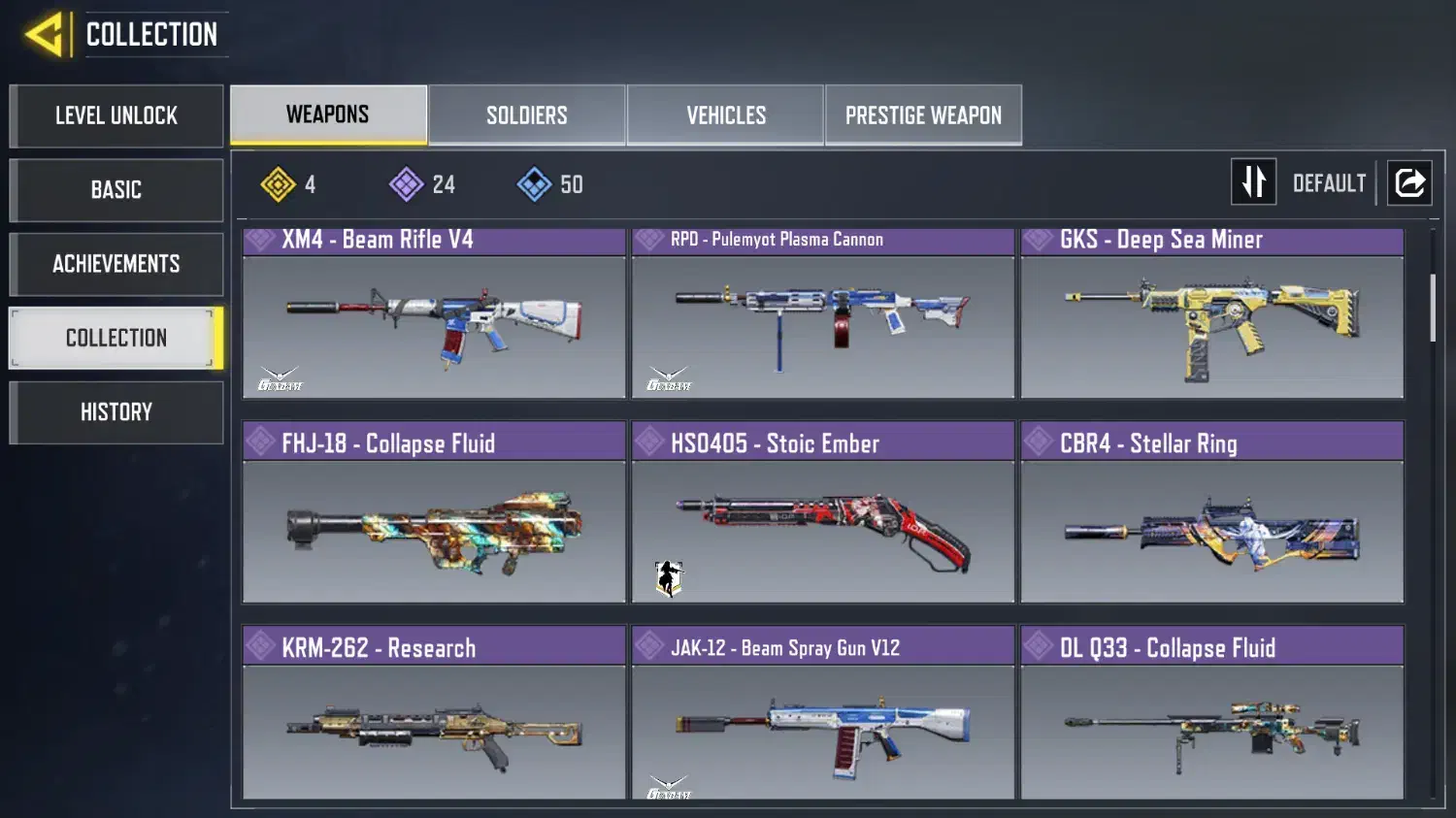Pick the GKS - Deep Sea Miner
The image size is (1456, 818).
pos(1212,315)
